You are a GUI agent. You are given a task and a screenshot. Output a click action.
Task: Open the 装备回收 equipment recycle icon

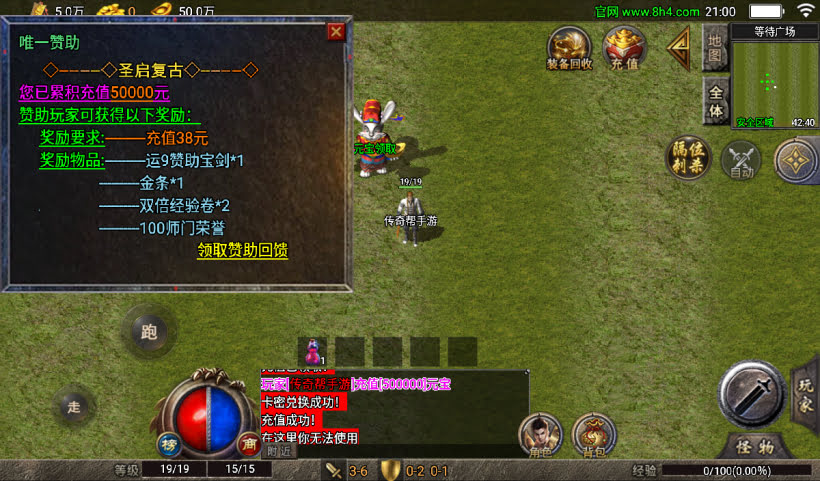pyautogui.click(x=570, y=49)
